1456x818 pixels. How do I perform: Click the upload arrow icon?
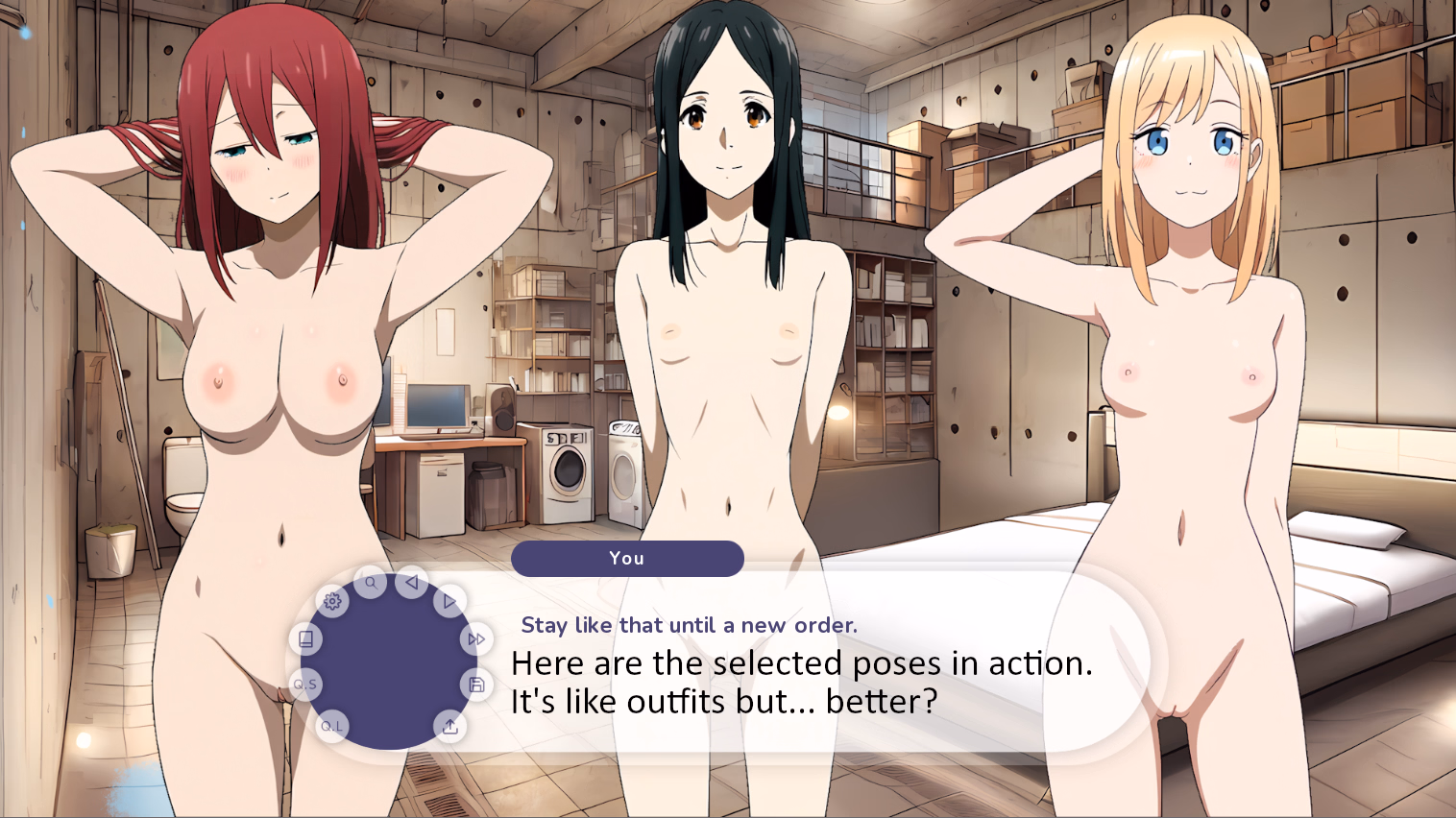tap(449, 726)
